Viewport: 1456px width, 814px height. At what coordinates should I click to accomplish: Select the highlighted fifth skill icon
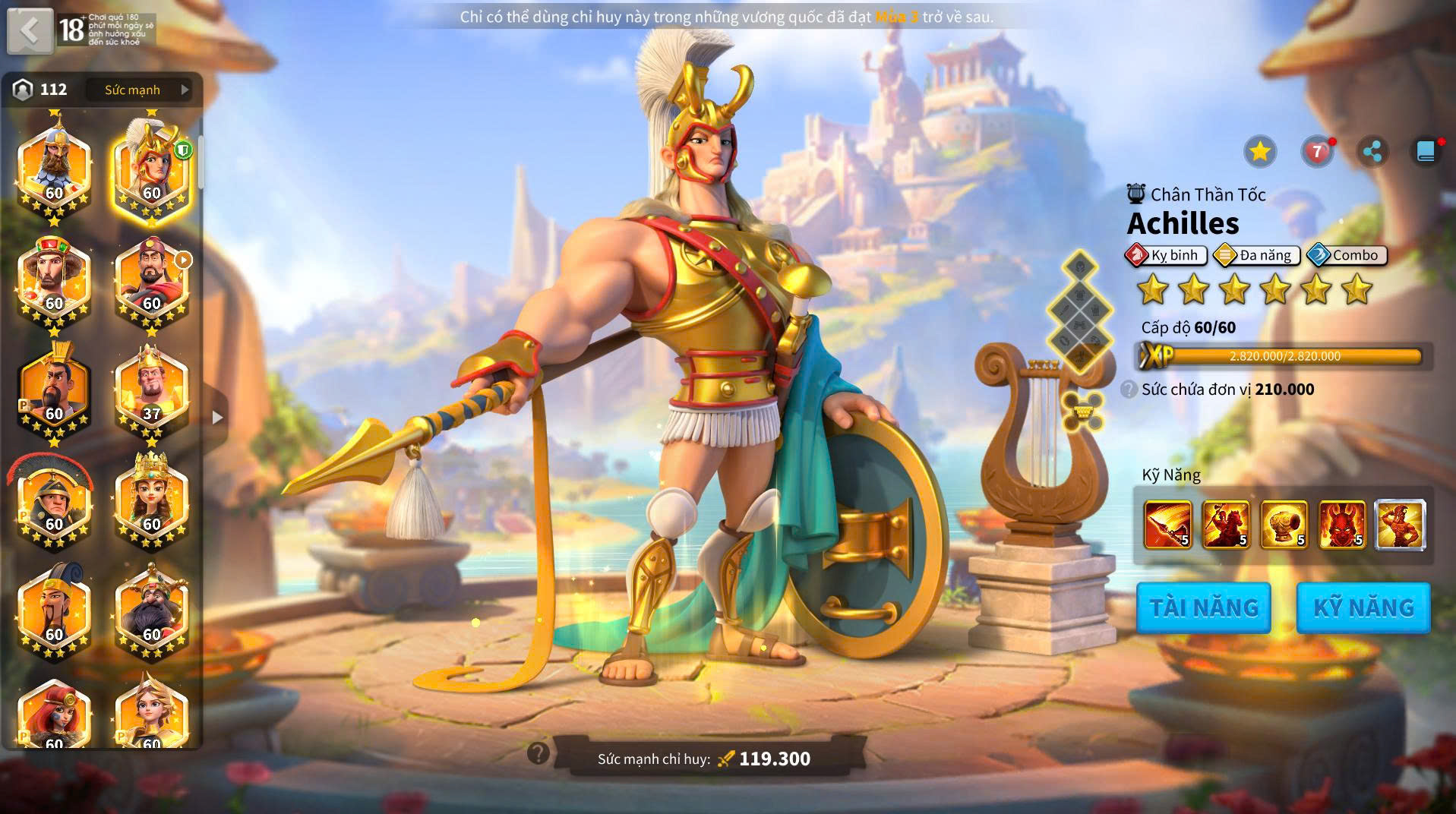click(1400, 524)
